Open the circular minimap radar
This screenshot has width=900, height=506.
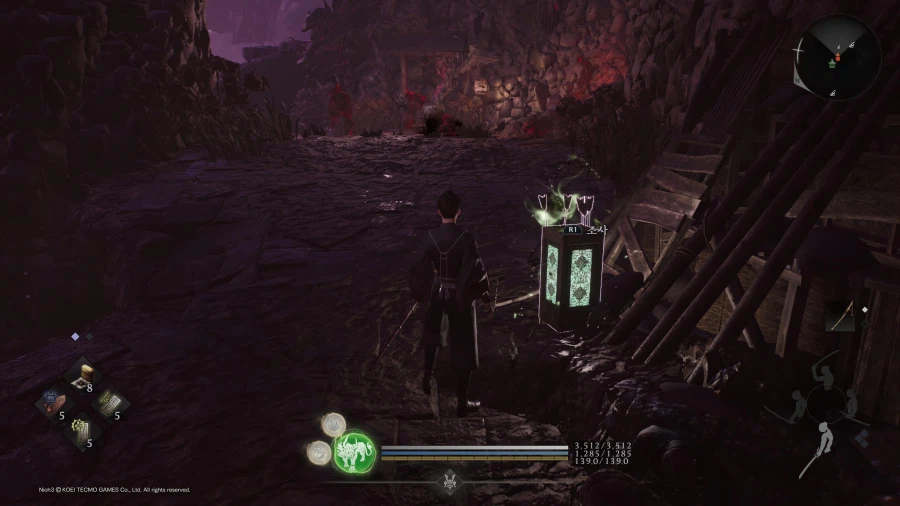[837, 56]
